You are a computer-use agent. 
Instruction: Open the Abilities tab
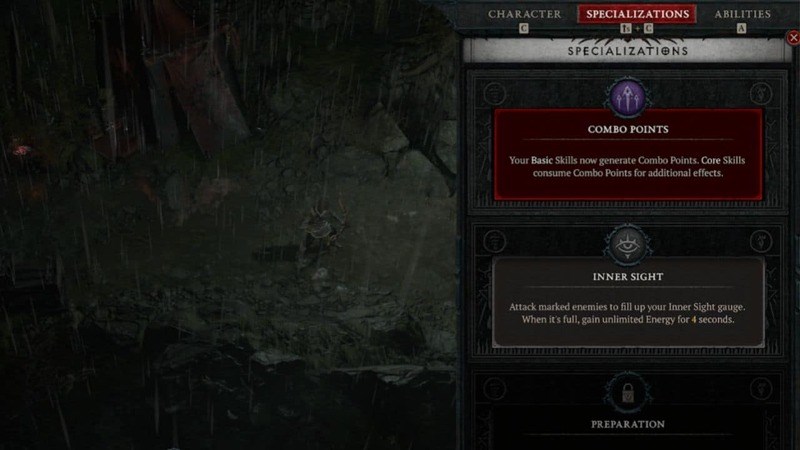coord(742,14)
